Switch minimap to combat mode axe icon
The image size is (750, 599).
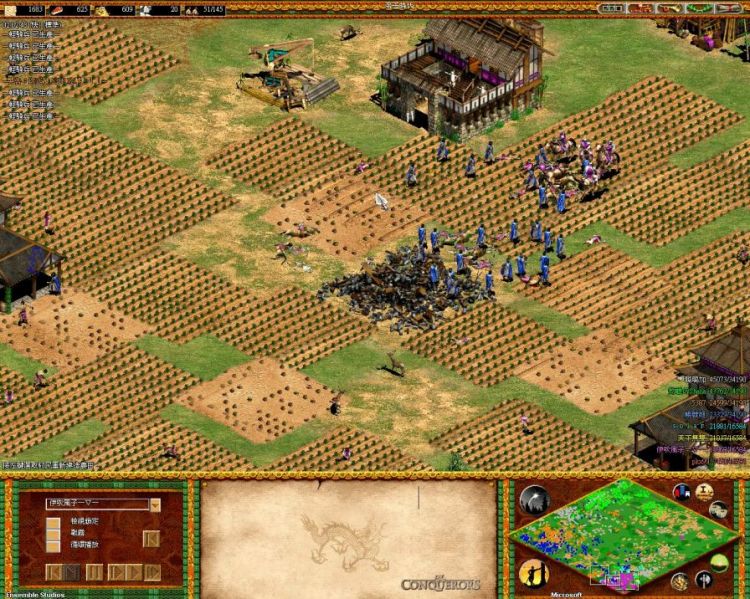tap(704, 579)
